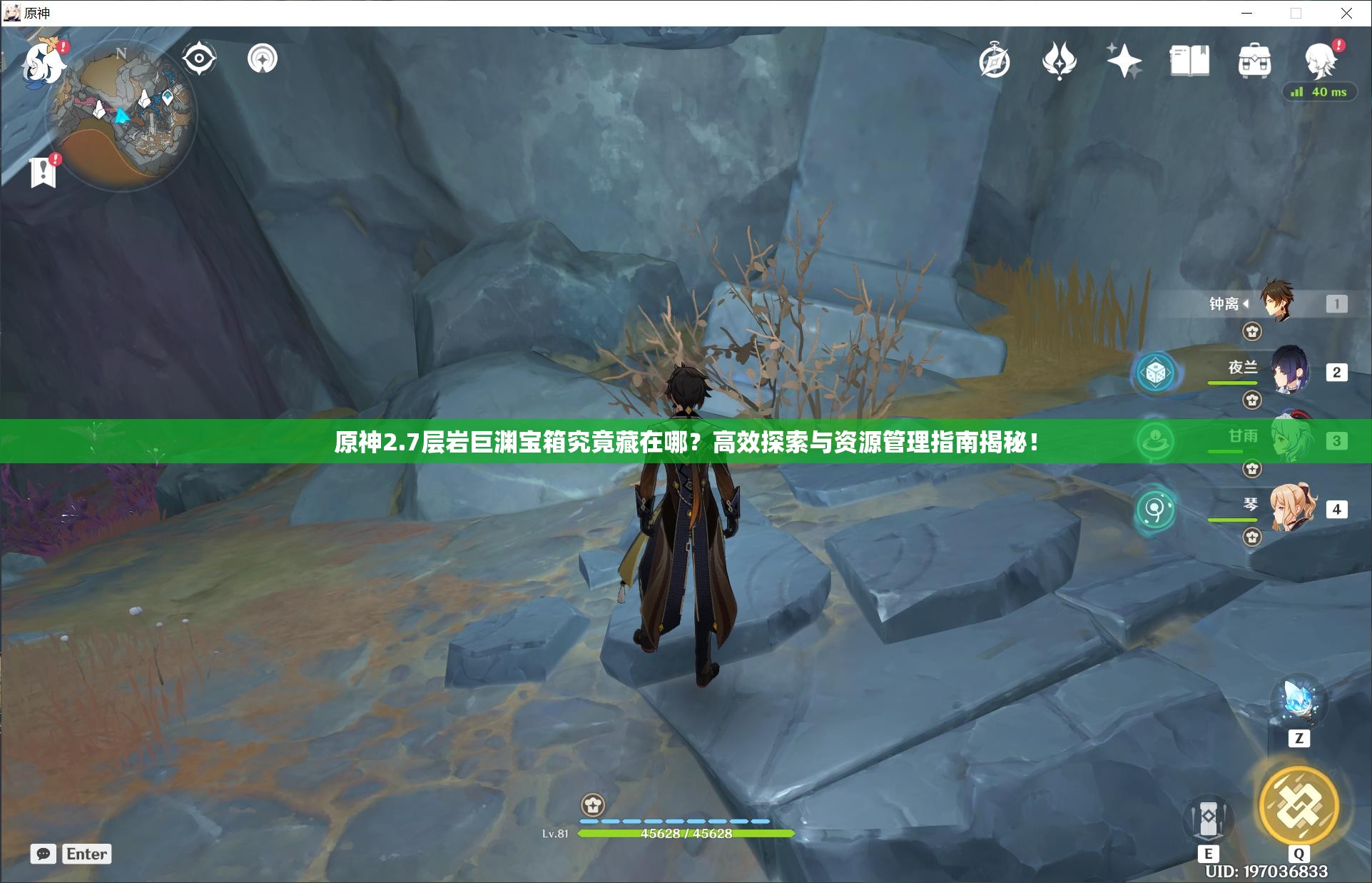The height and width of the screenshot is (883, 1372).
Task: Minimize the 原神 window
Action: click(1247, 13)
